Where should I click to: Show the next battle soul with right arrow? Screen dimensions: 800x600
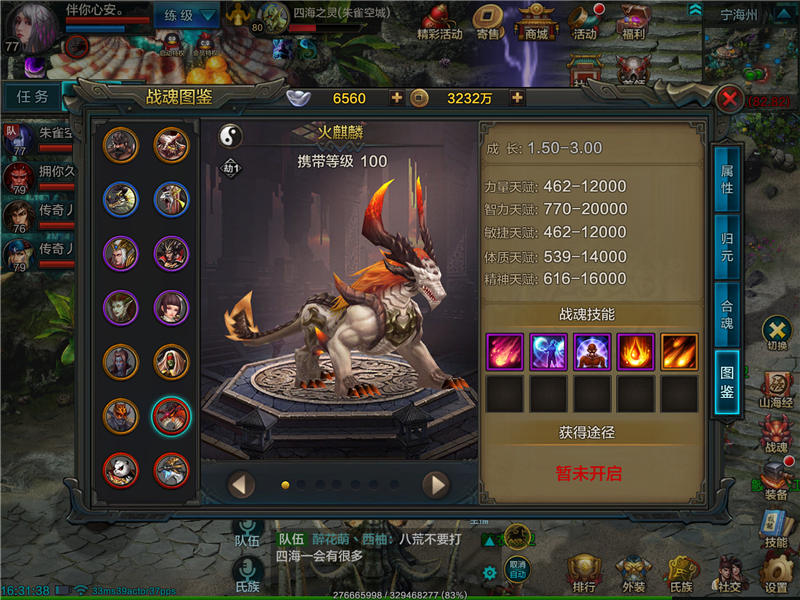point(435,485)
